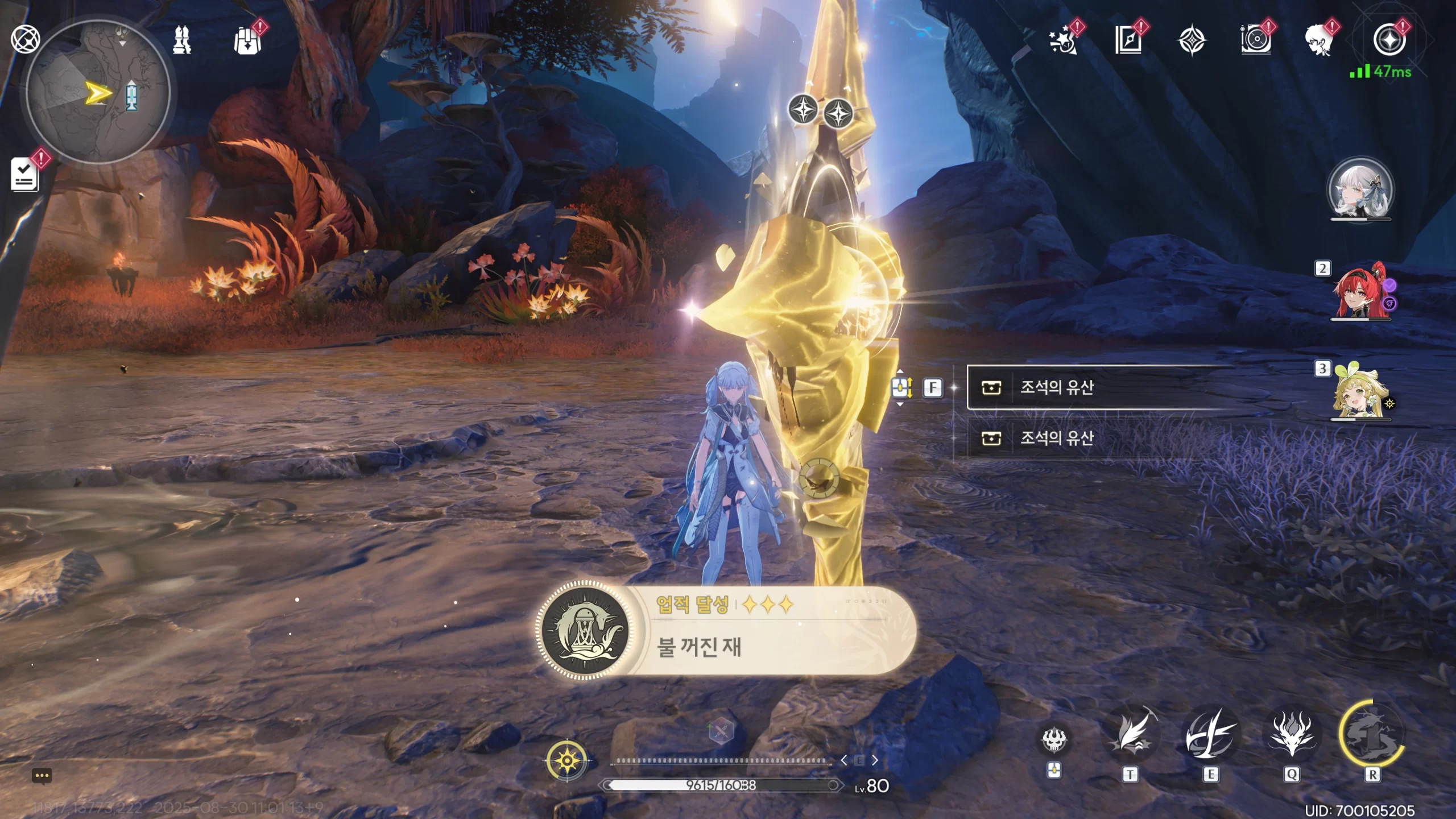
Task: Open the quest checklist icon
Action: [x=25, y=174]
